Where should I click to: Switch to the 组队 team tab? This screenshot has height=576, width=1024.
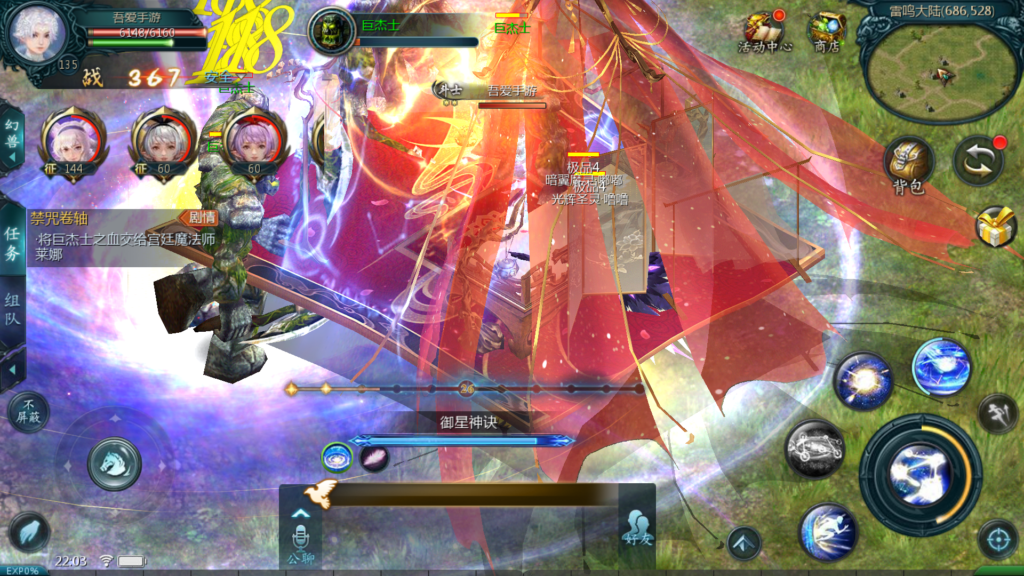(x=12, y=310)
